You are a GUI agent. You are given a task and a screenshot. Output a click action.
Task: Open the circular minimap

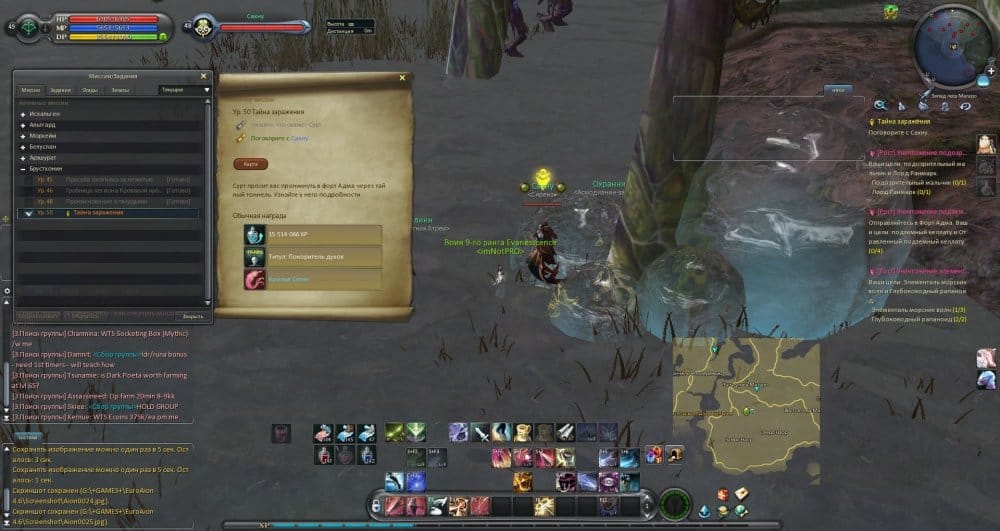coord(952,43)
